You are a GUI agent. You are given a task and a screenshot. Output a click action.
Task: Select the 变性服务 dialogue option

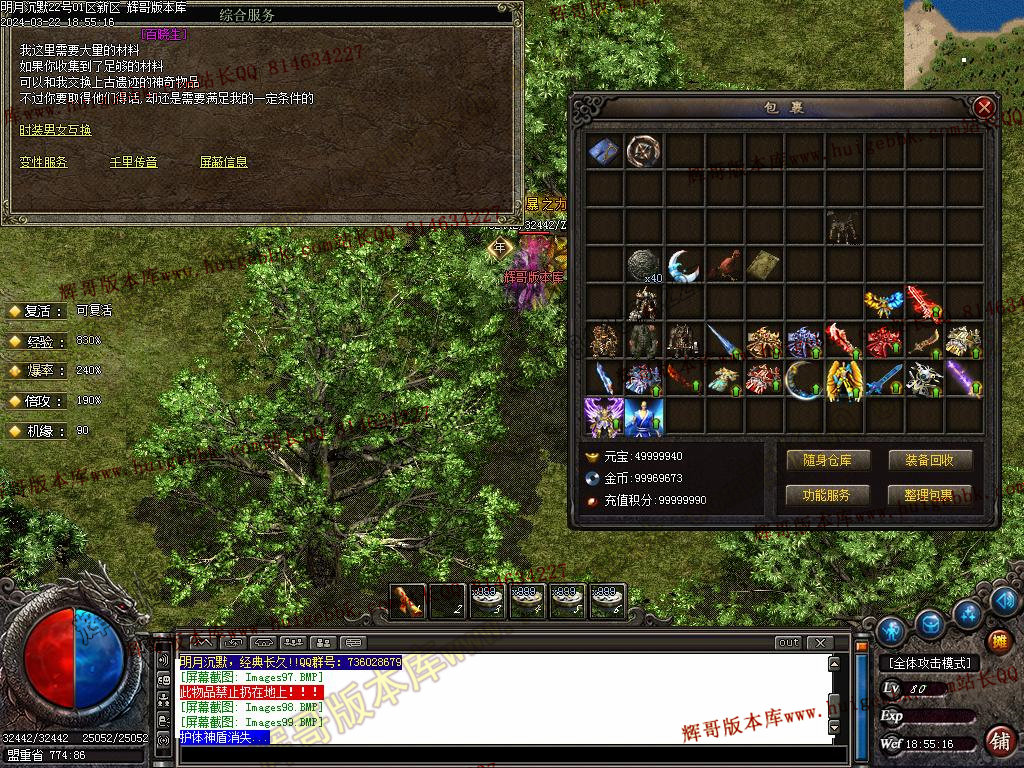point(44,162)
